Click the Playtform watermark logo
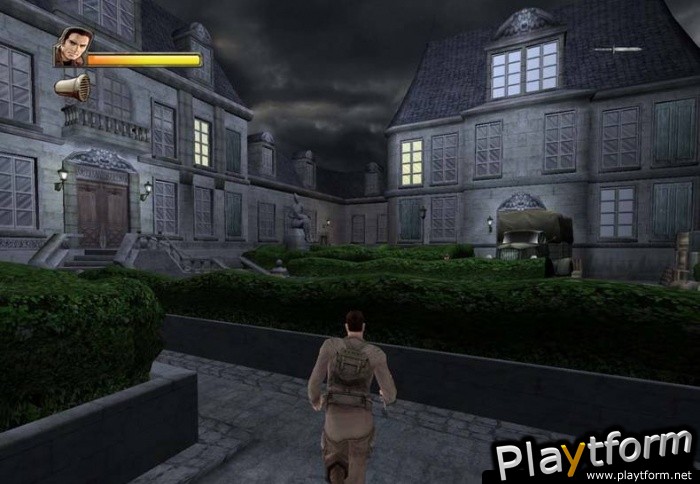 click(x=594, y=455)
